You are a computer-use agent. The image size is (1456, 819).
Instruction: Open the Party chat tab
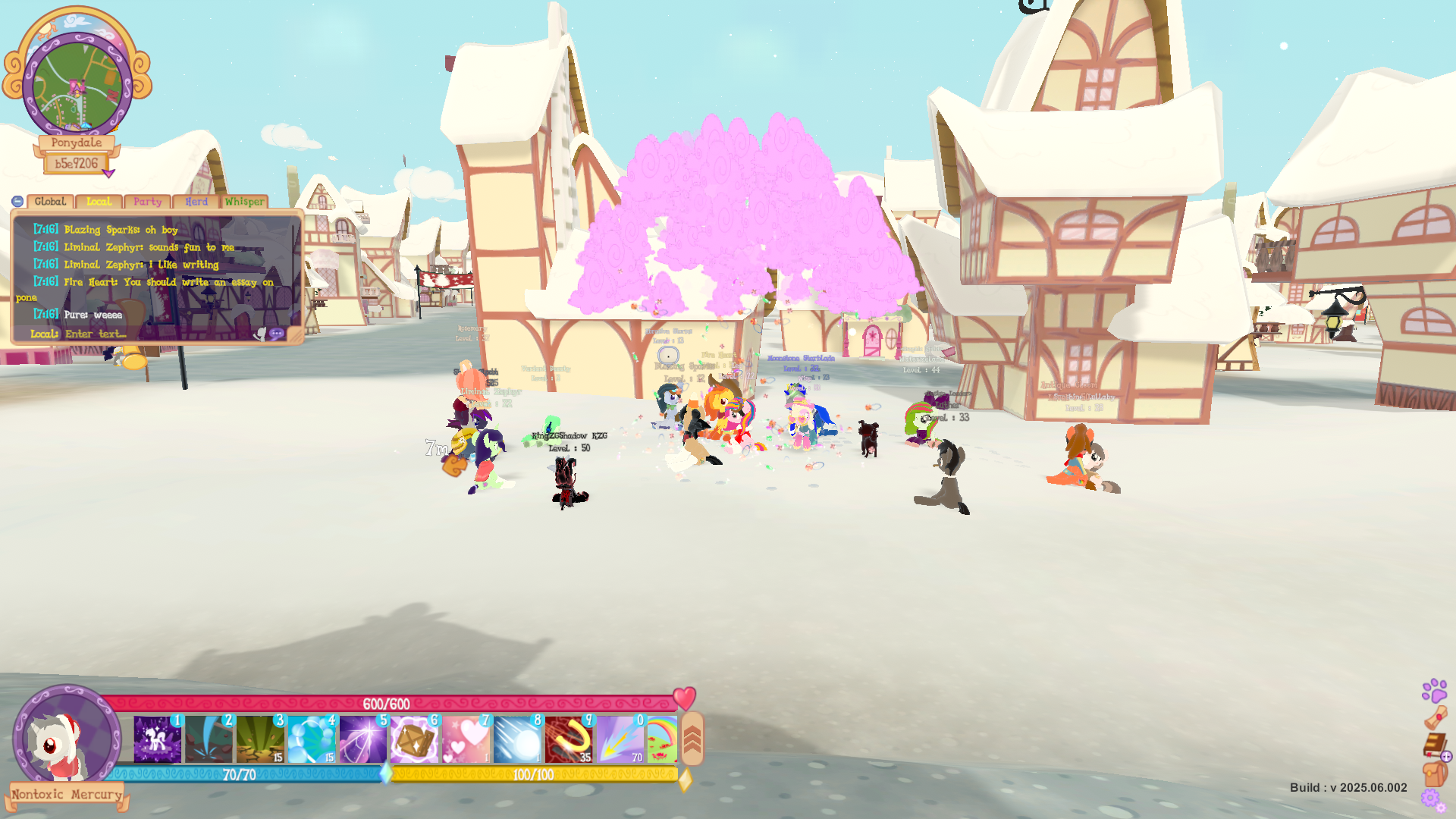tap(147, 202)
